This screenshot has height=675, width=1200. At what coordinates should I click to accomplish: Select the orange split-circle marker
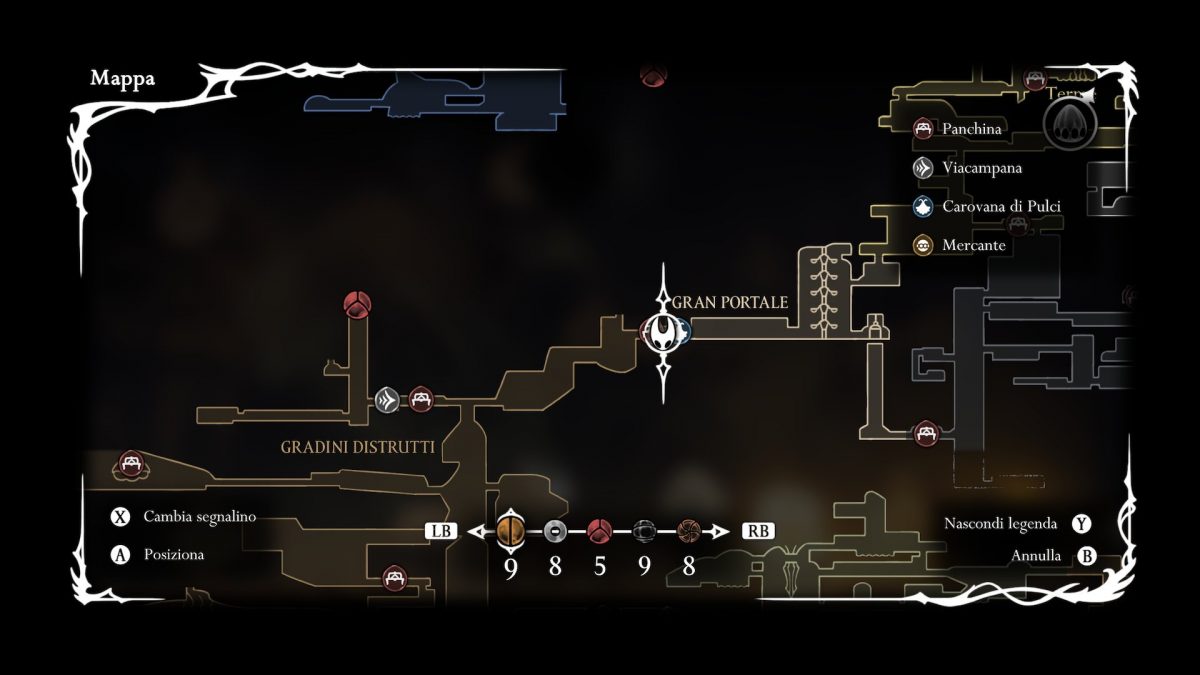(510, 531)
